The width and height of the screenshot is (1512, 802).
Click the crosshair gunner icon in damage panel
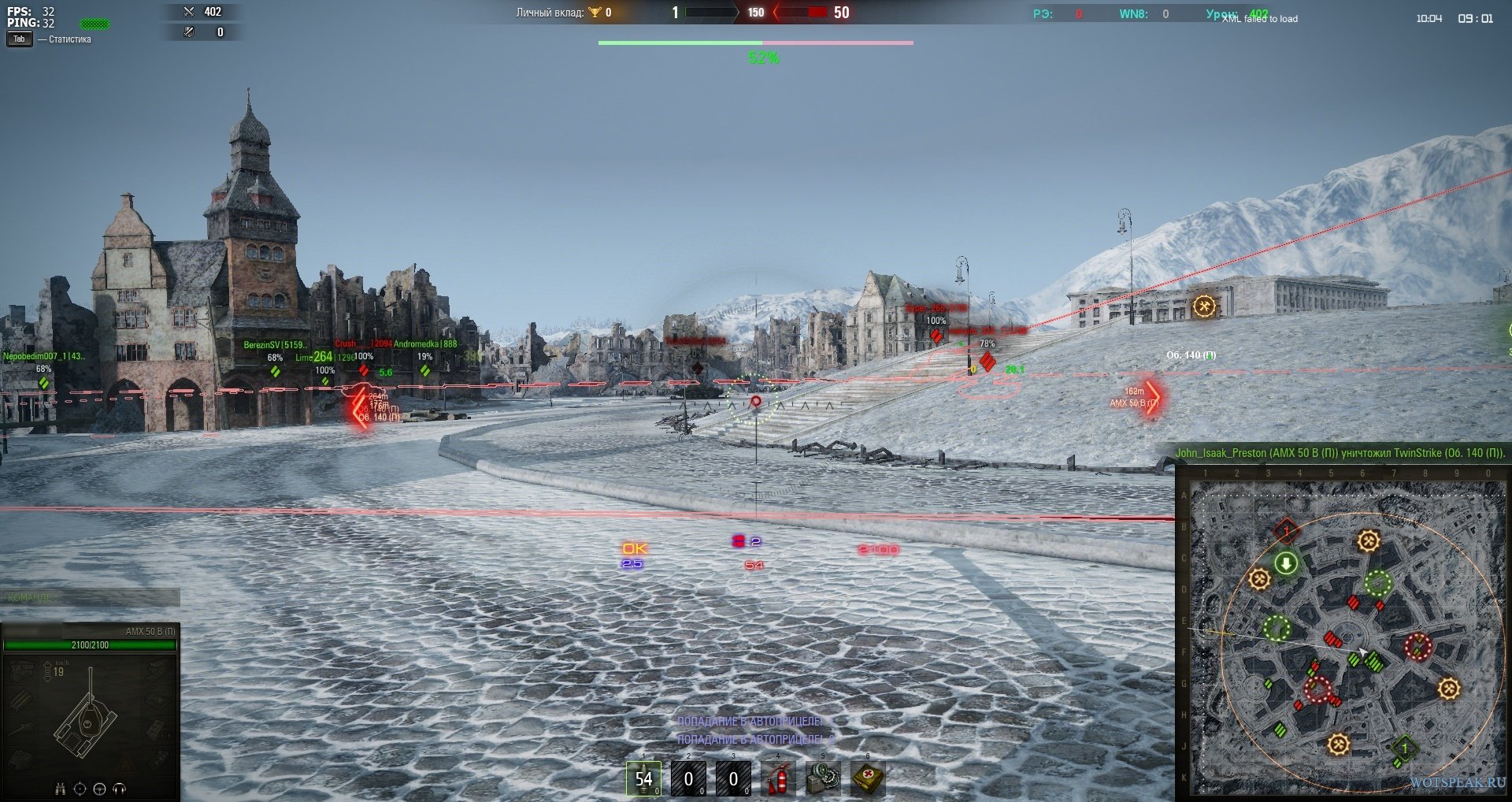[x=80, y=789]
